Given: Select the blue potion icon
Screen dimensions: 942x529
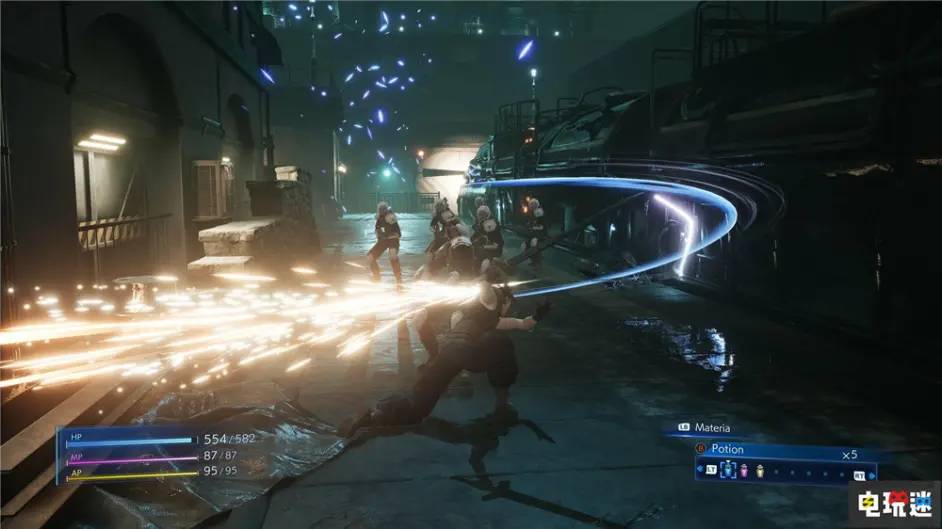Looking at the screenshot, I should coord(727,471).
